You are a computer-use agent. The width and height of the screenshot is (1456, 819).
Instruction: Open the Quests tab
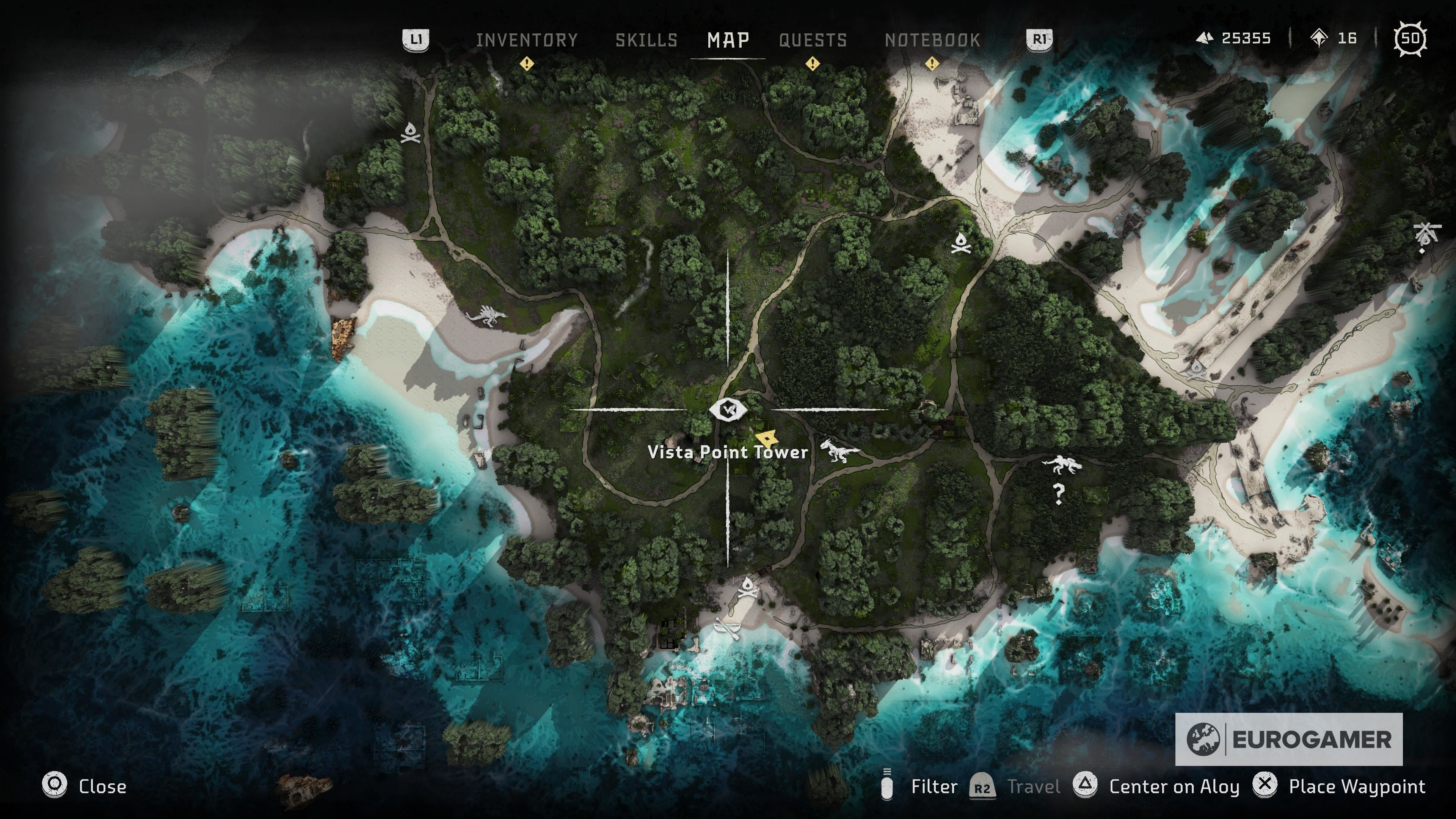coord(812,39)
